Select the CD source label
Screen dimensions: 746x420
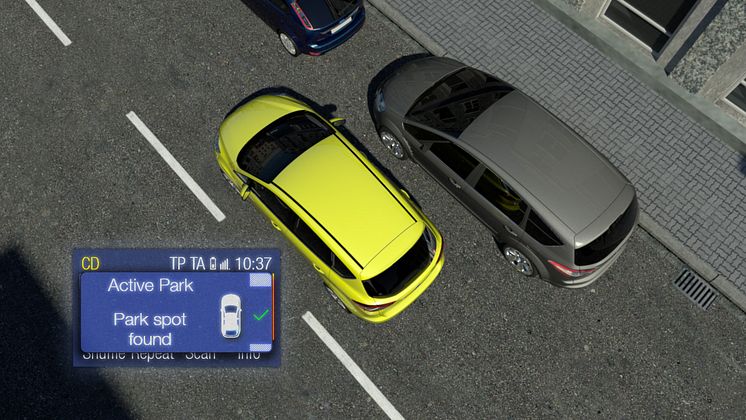(x=91, y=264)
